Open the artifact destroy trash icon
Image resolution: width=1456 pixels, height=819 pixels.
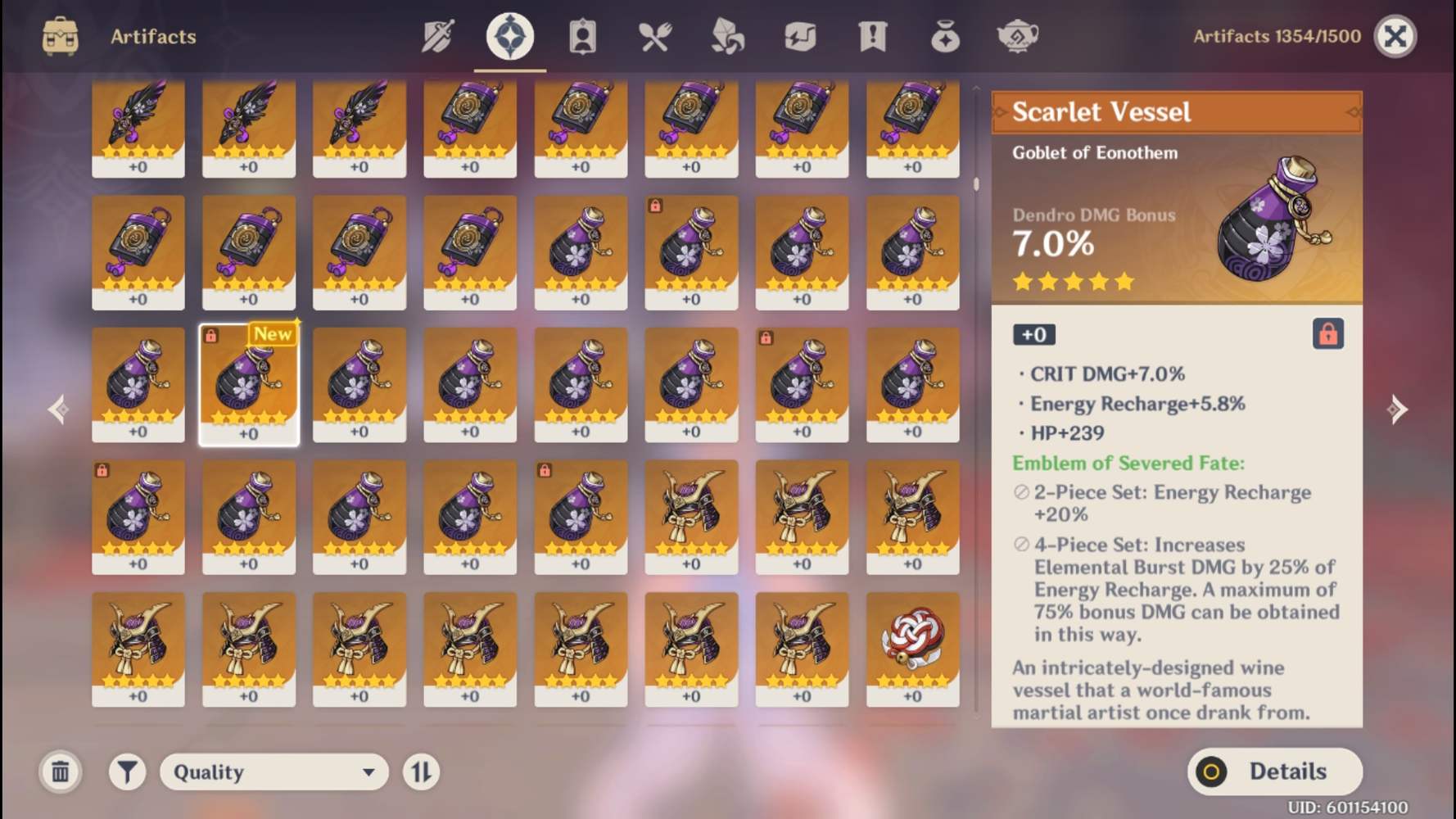pos(60,771)
